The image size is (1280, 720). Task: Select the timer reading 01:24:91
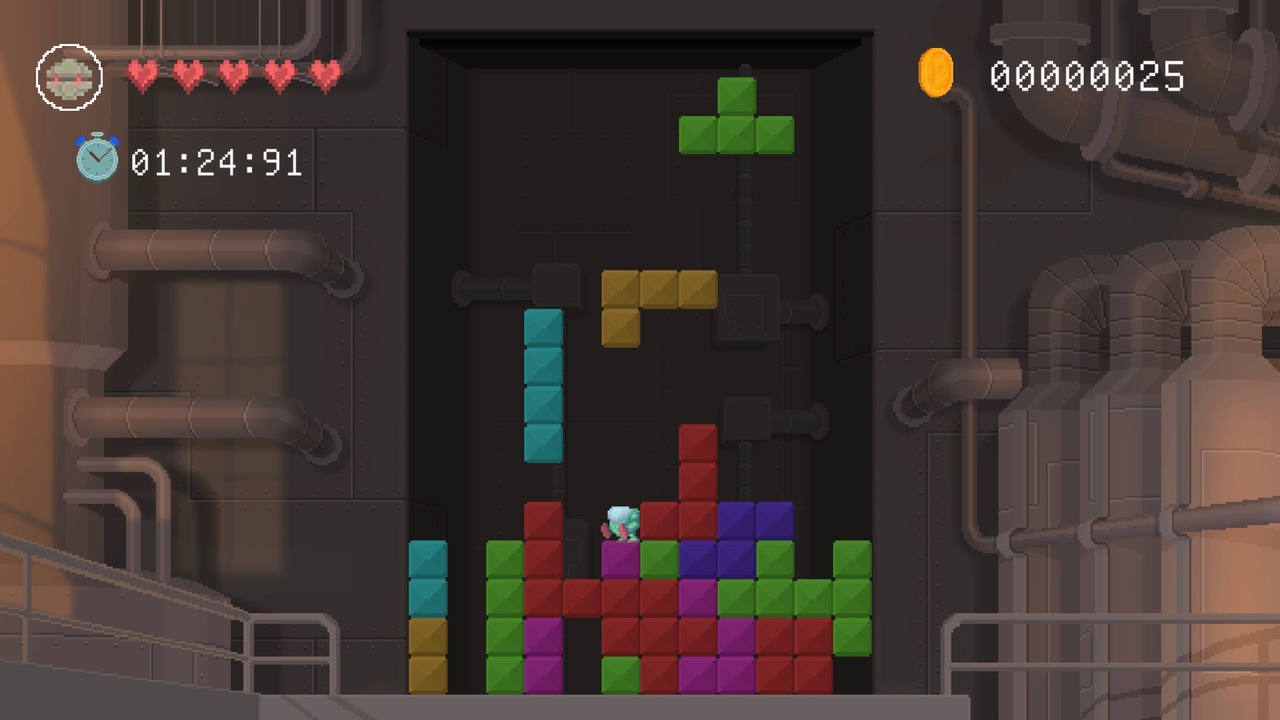(x=215, y=162)
